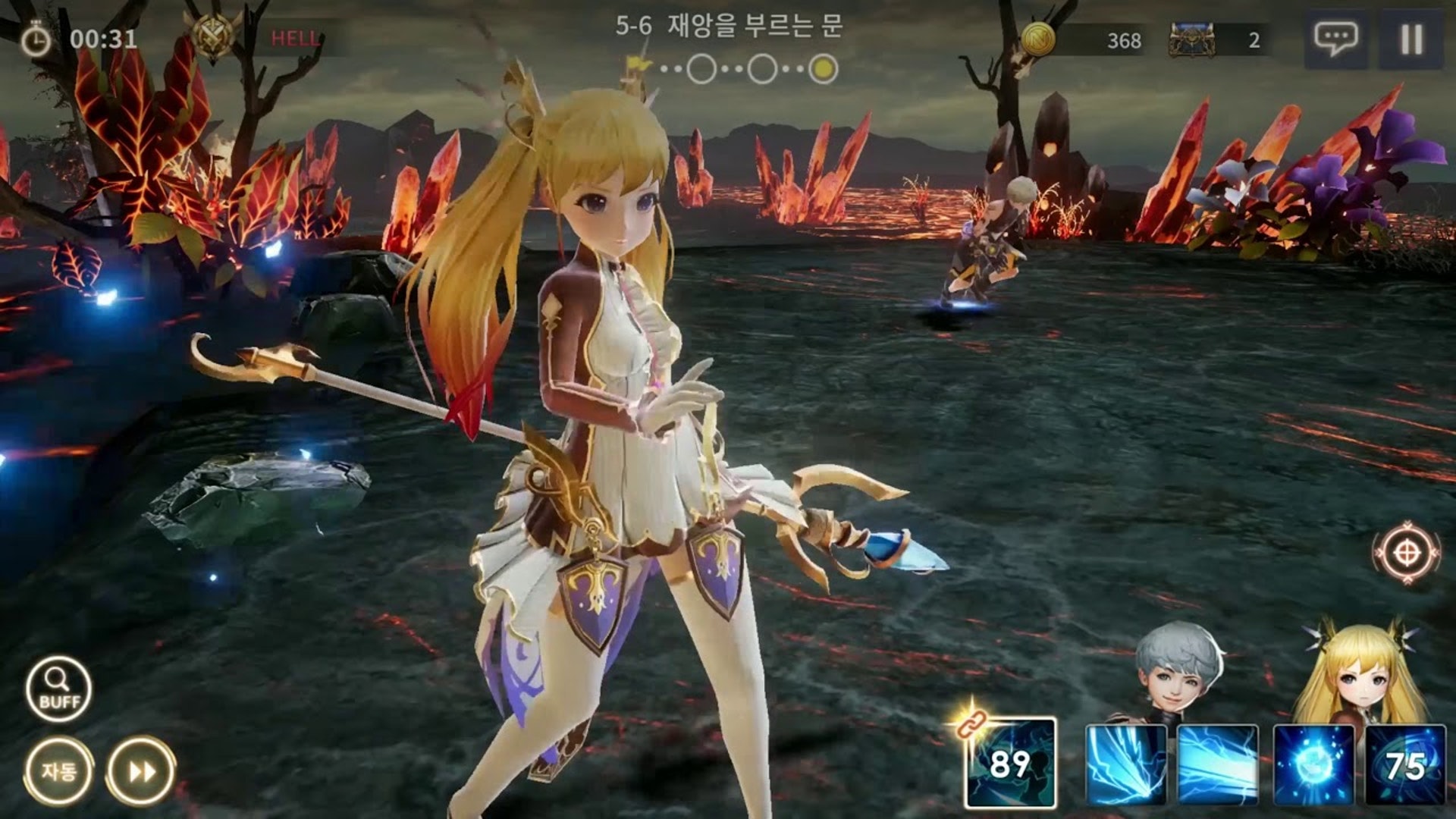Open the BUFF magnifier button
This screenshot has height=819, width=1456.
[x=58, y=689]
